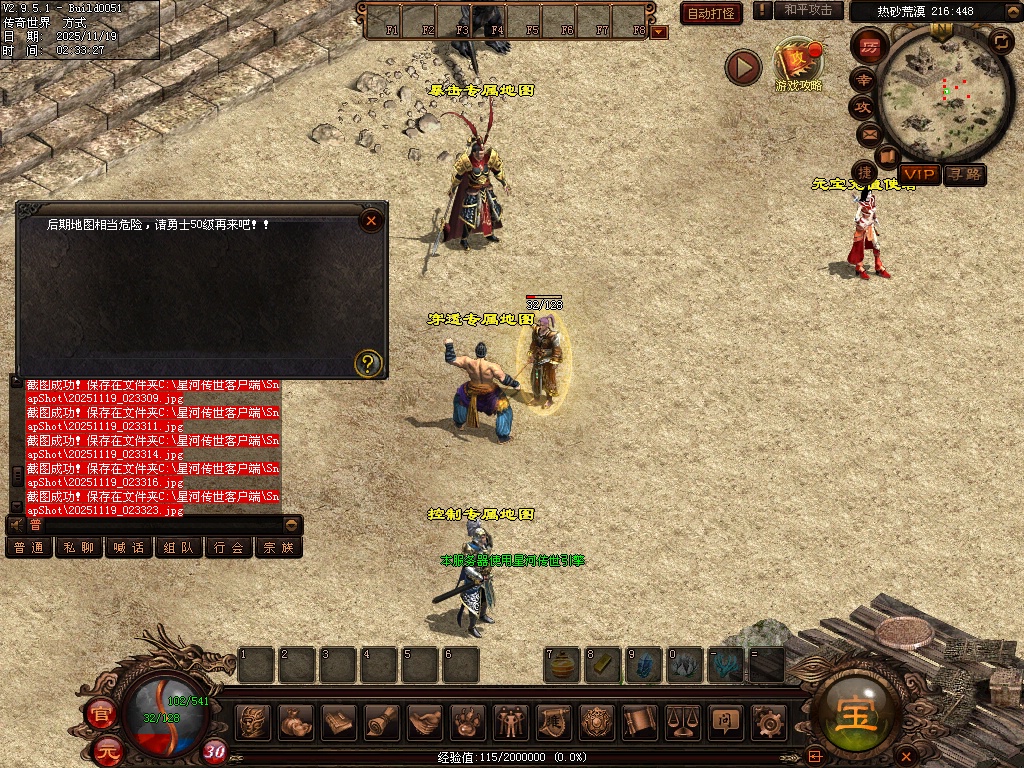
Task: Open the VIP panel
Action: click(919, 175)
